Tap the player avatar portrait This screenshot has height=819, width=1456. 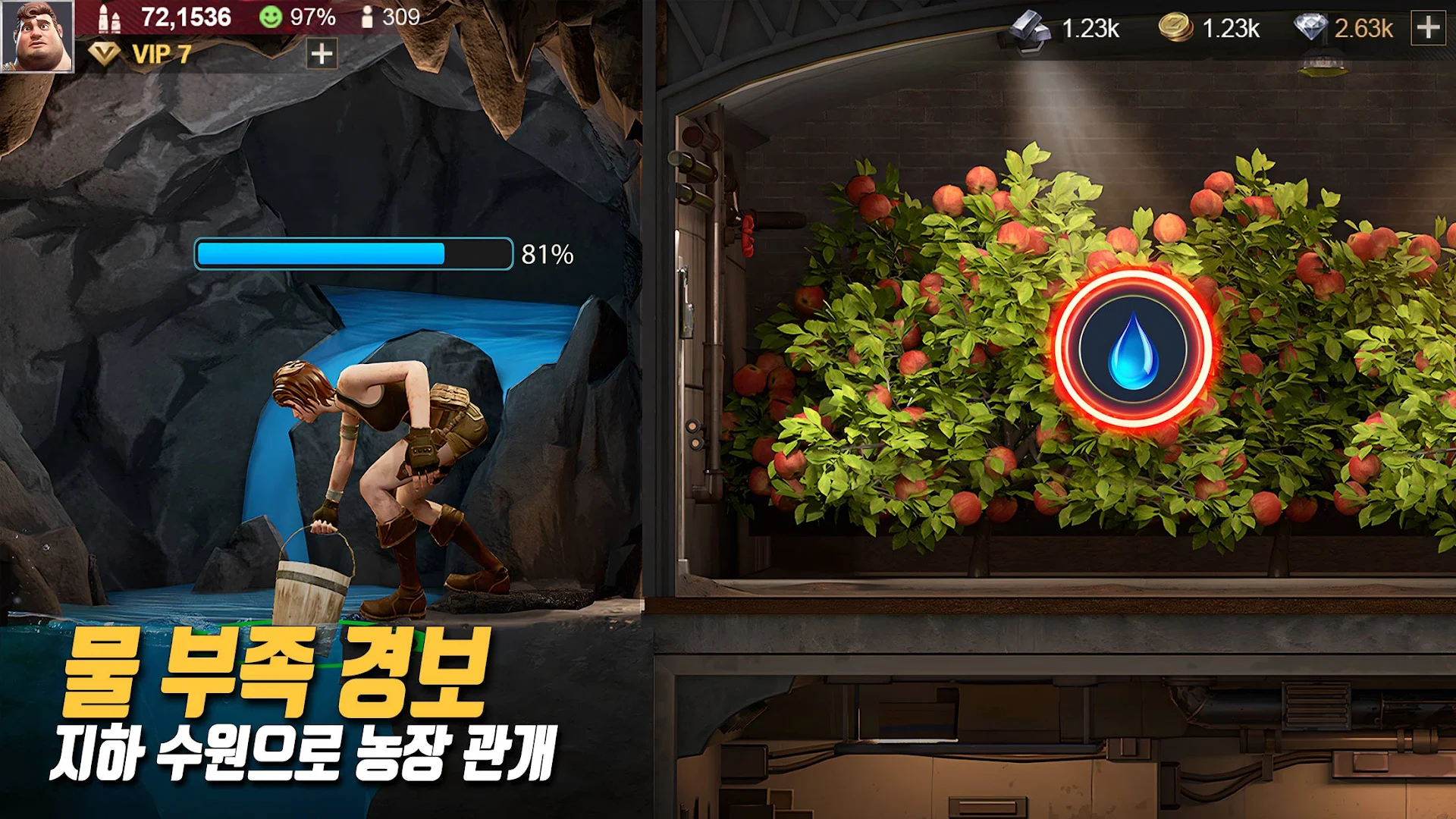(x=38, y=36)
